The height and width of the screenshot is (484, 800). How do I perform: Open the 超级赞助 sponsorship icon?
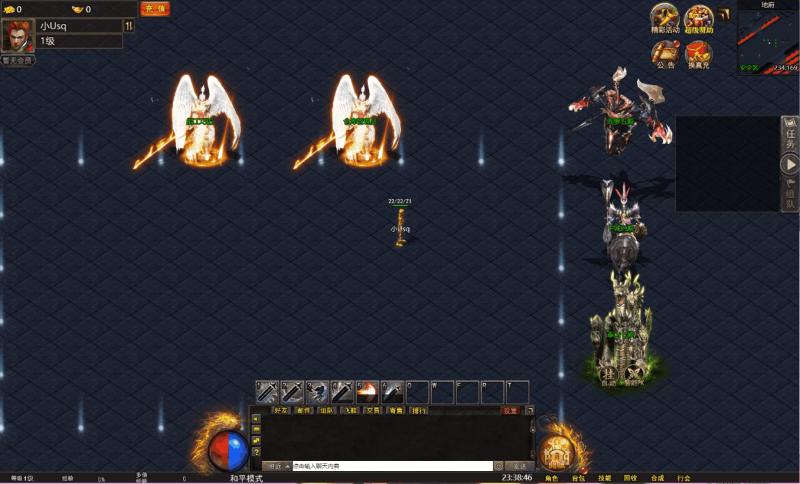click(699, 19)
